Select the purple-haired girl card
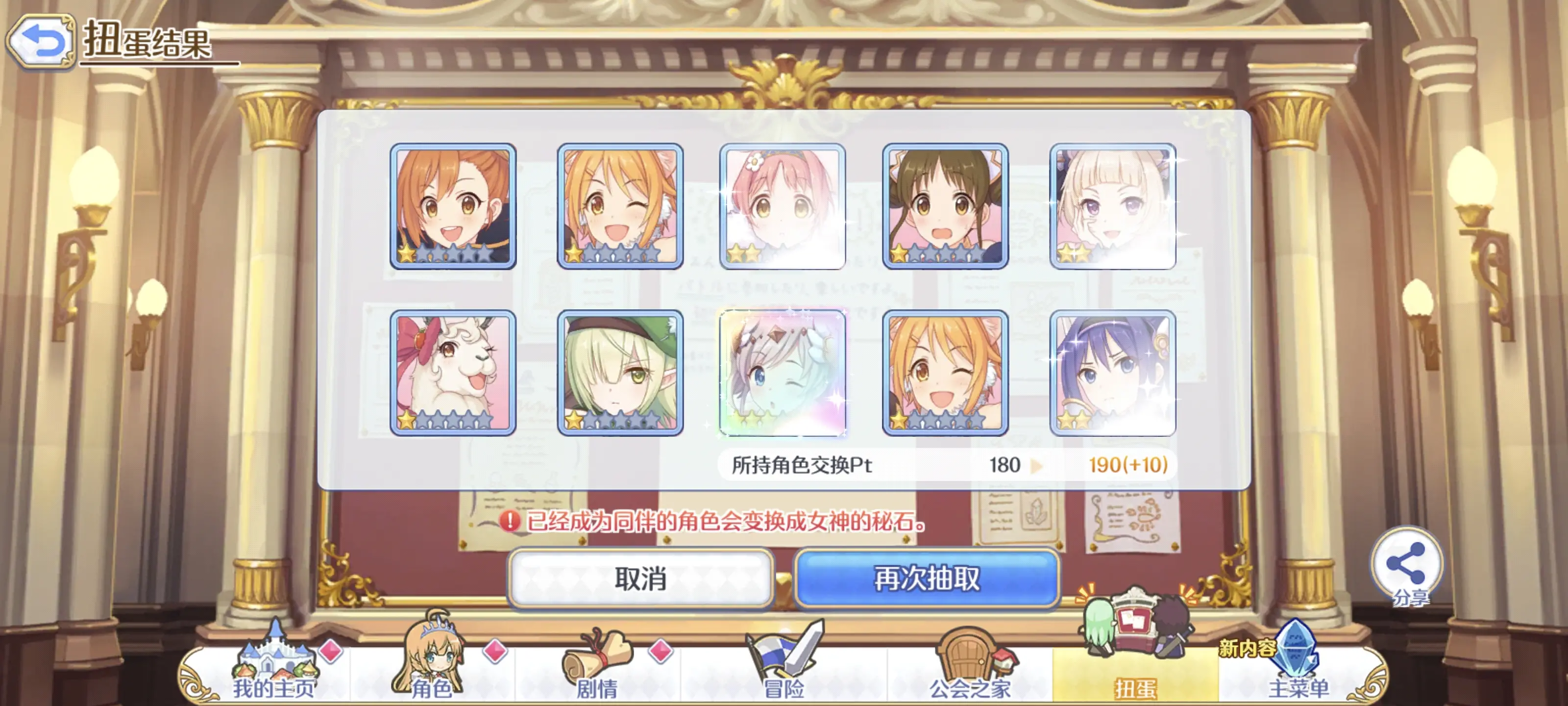Image resolution: width=1568 pixels, height=706 pixels. [x=1113, y=373]
